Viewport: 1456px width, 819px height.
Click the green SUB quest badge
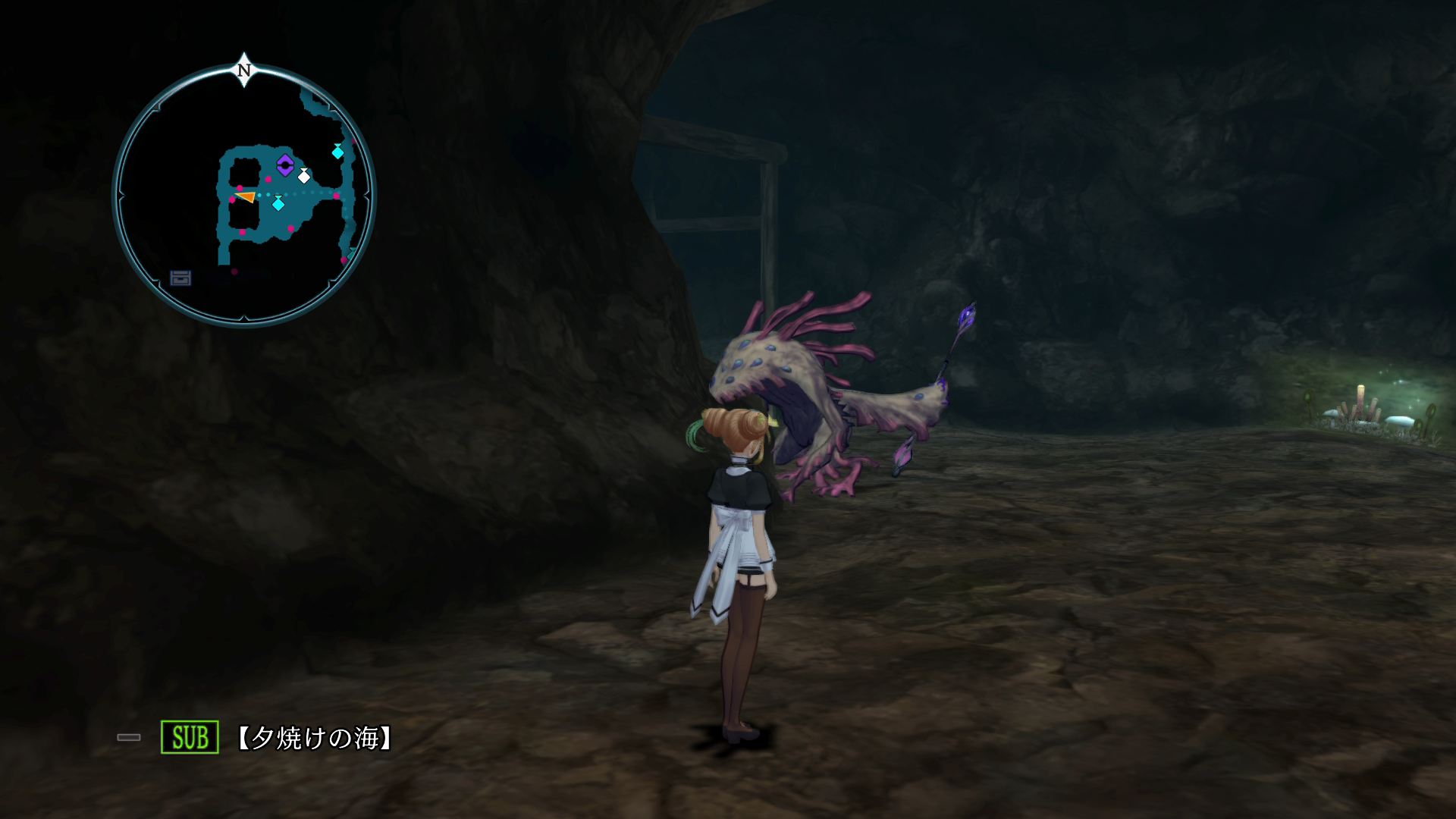pyautogui.click(x=190, y=737)
